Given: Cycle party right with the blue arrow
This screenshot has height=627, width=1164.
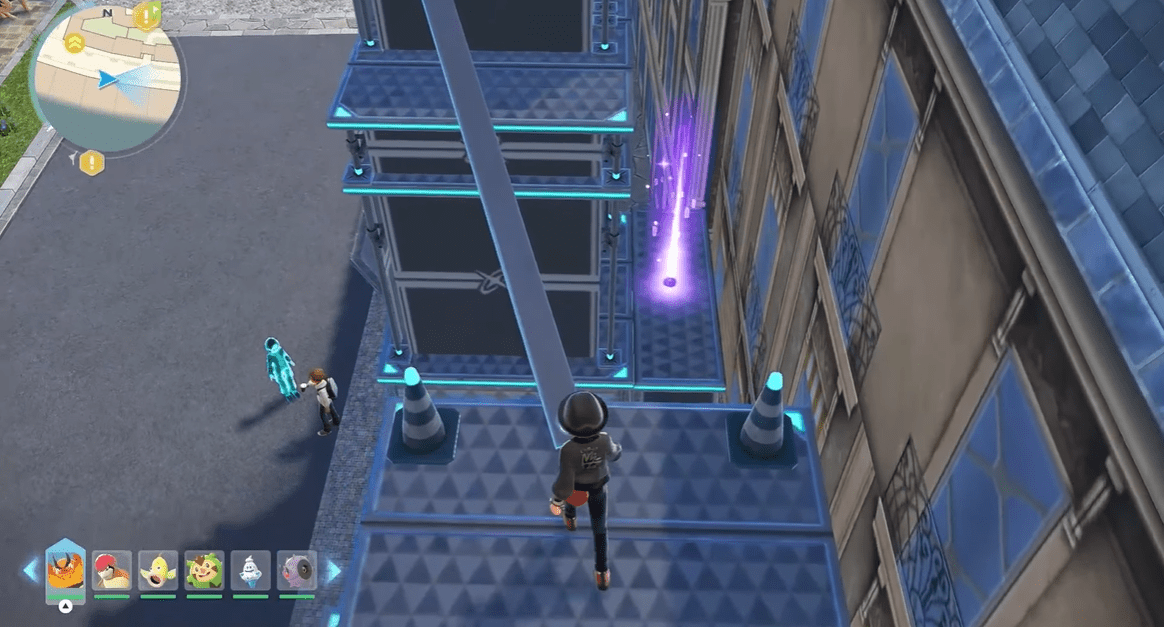Looking at the screenshot, I should point(332,571).
